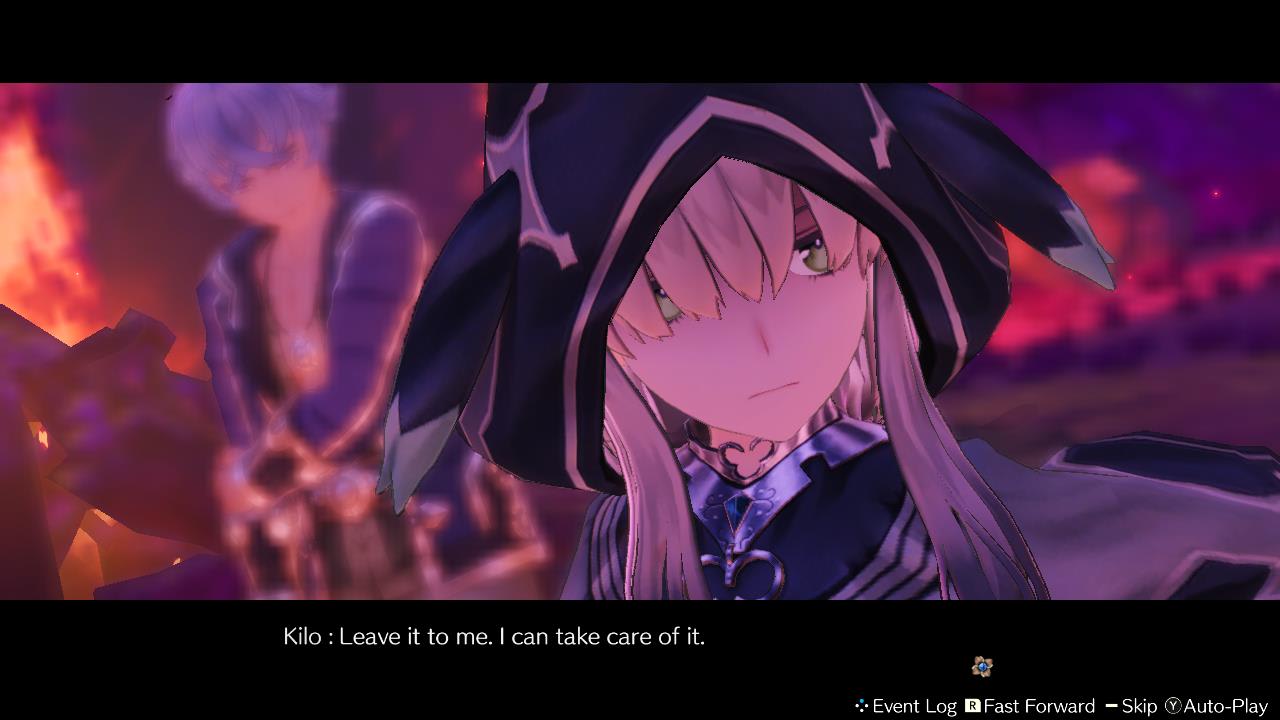Select the Skip option in the control bar
The width and height of the screenshot is (1280, 720).
point(1141,705)
